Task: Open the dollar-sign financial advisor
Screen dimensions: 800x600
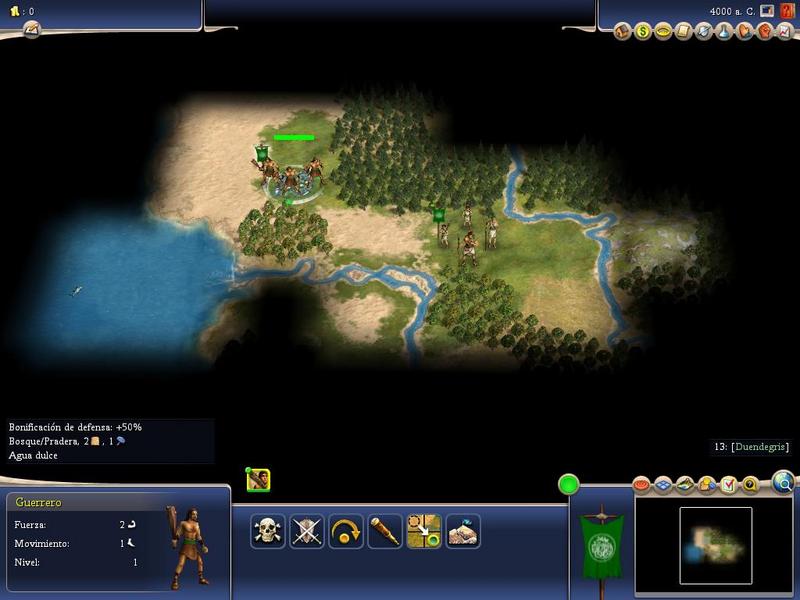Action: point(643,31)
